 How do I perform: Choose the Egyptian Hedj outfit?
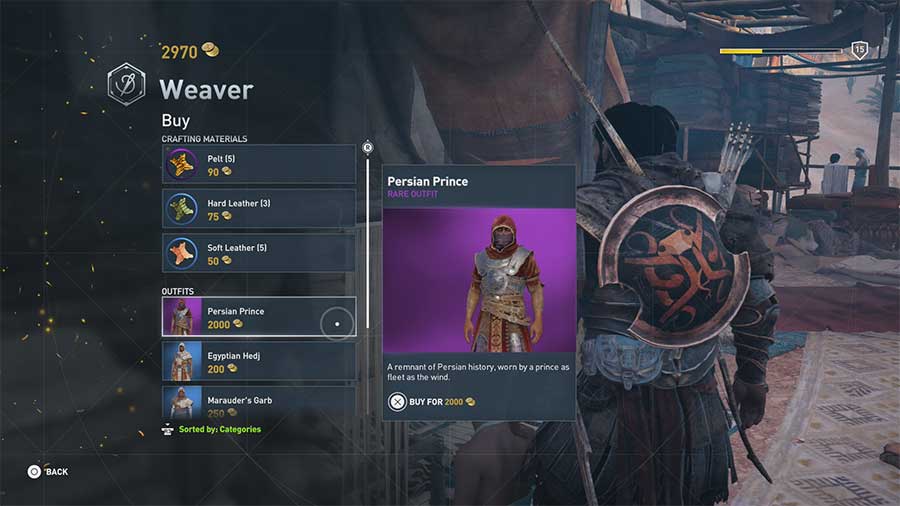click(x=258, y=362)
